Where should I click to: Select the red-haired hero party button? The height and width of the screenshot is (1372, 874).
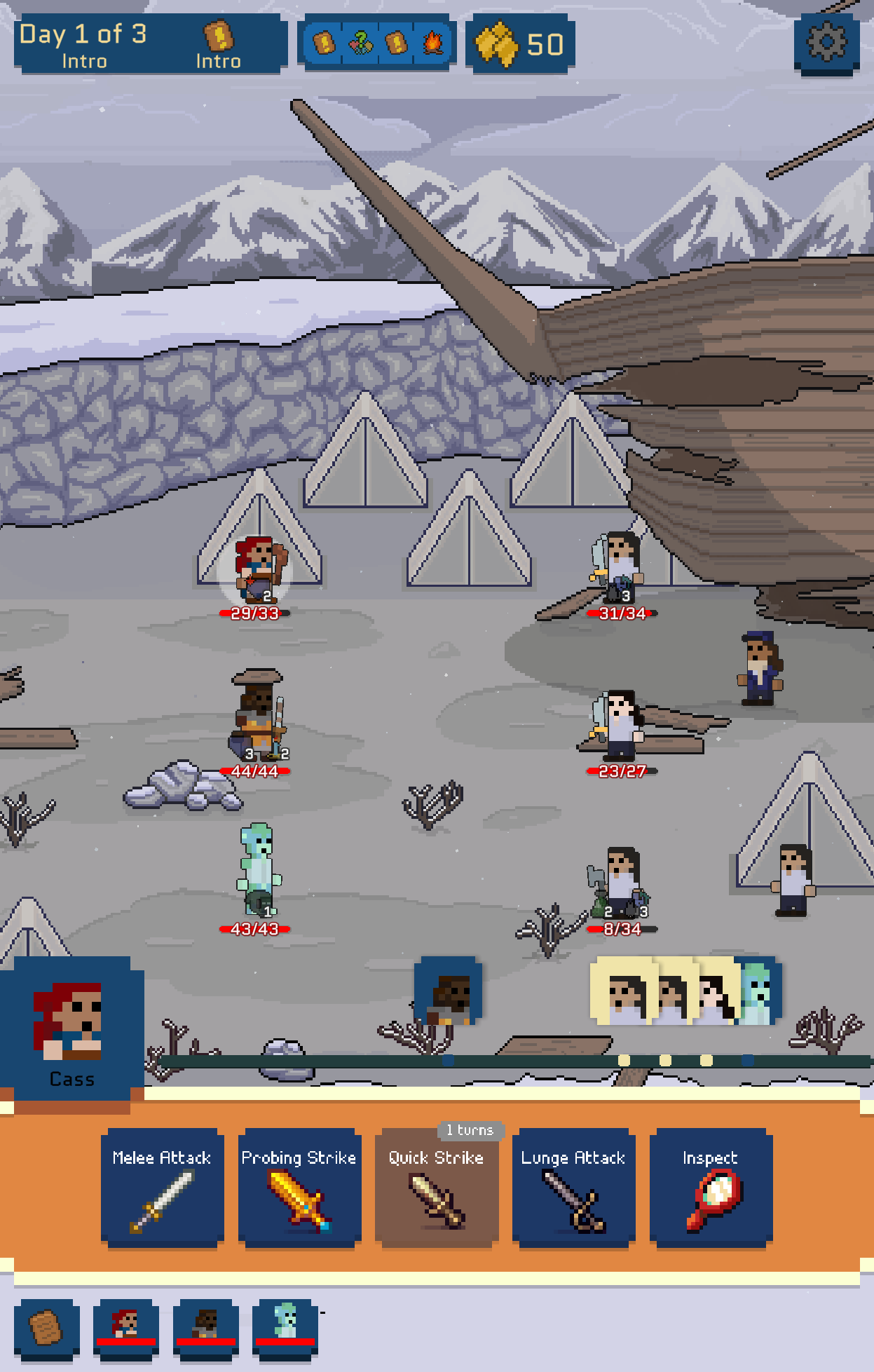126,1328
